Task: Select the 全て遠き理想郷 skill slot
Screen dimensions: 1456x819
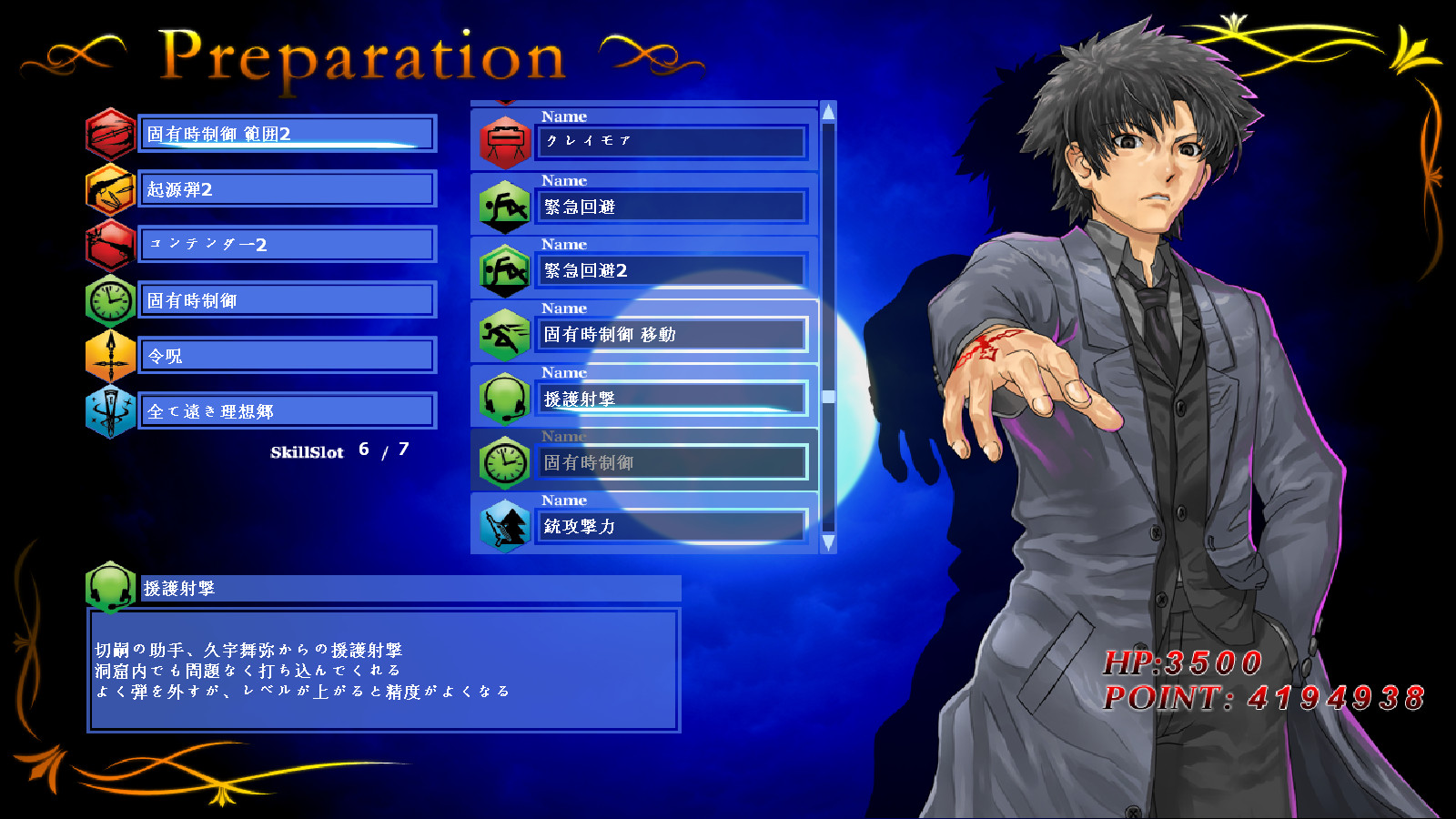Action: pyautogui.click(x=287, y=411)
